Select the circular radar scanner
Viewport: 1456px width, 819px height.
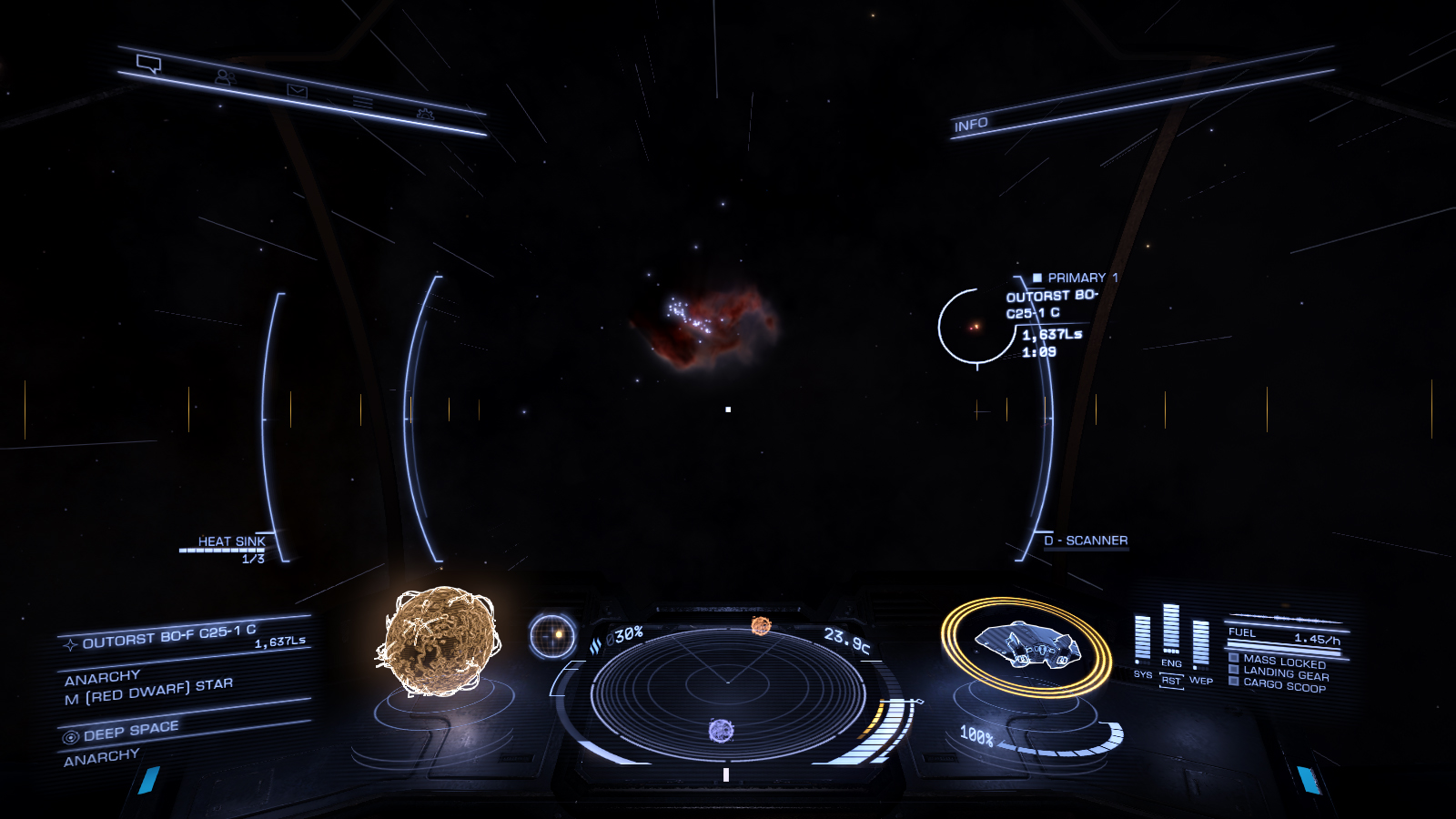coord(727,693)
